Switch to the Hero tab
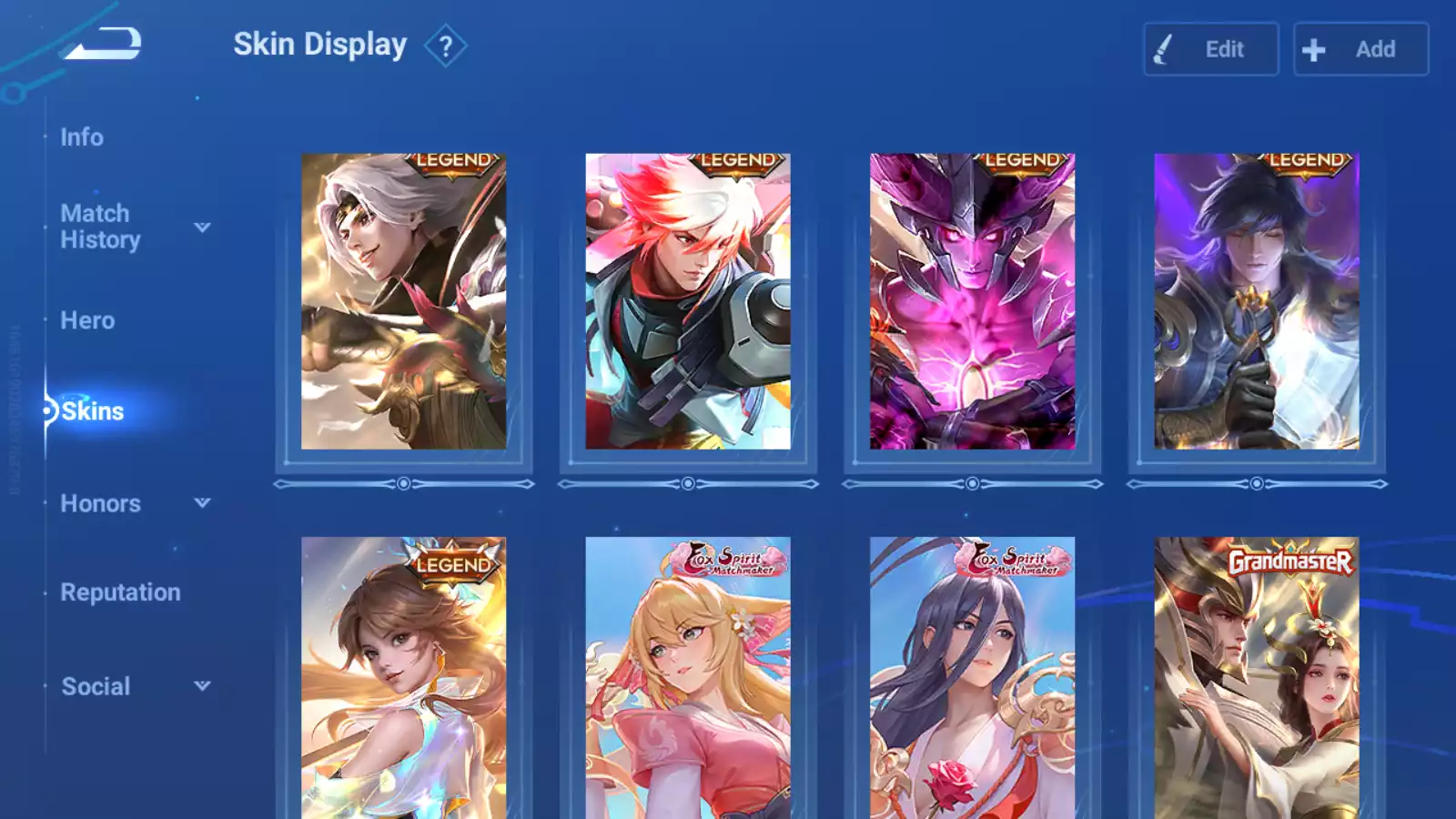Screen dimensions: 1456x819 pos(87,320)
